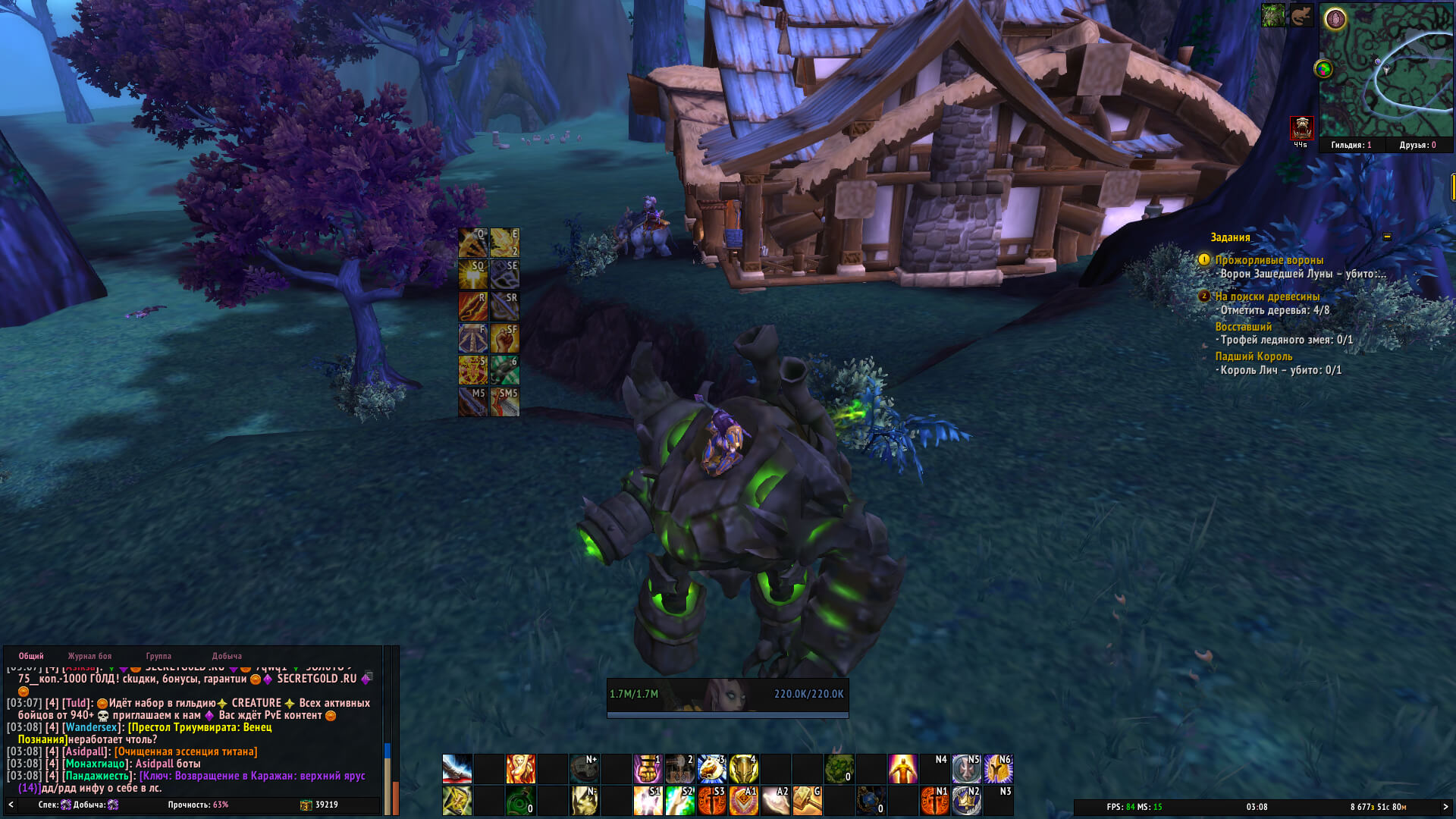The image size is (1456, 819).
Task: Open the Друзья list under the minimap
Action: coord(1417,145)
